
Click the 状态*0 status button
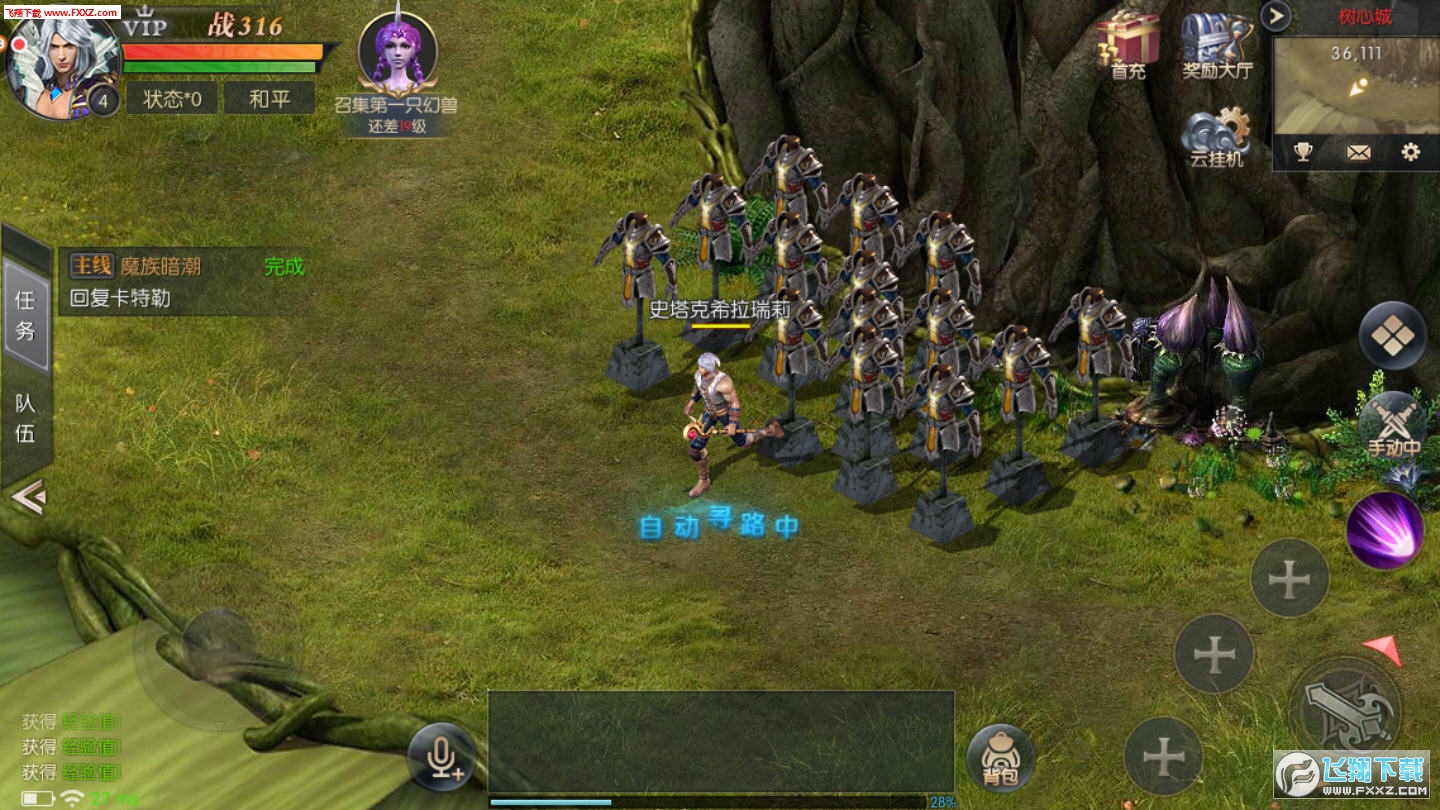tap(172, 98)
